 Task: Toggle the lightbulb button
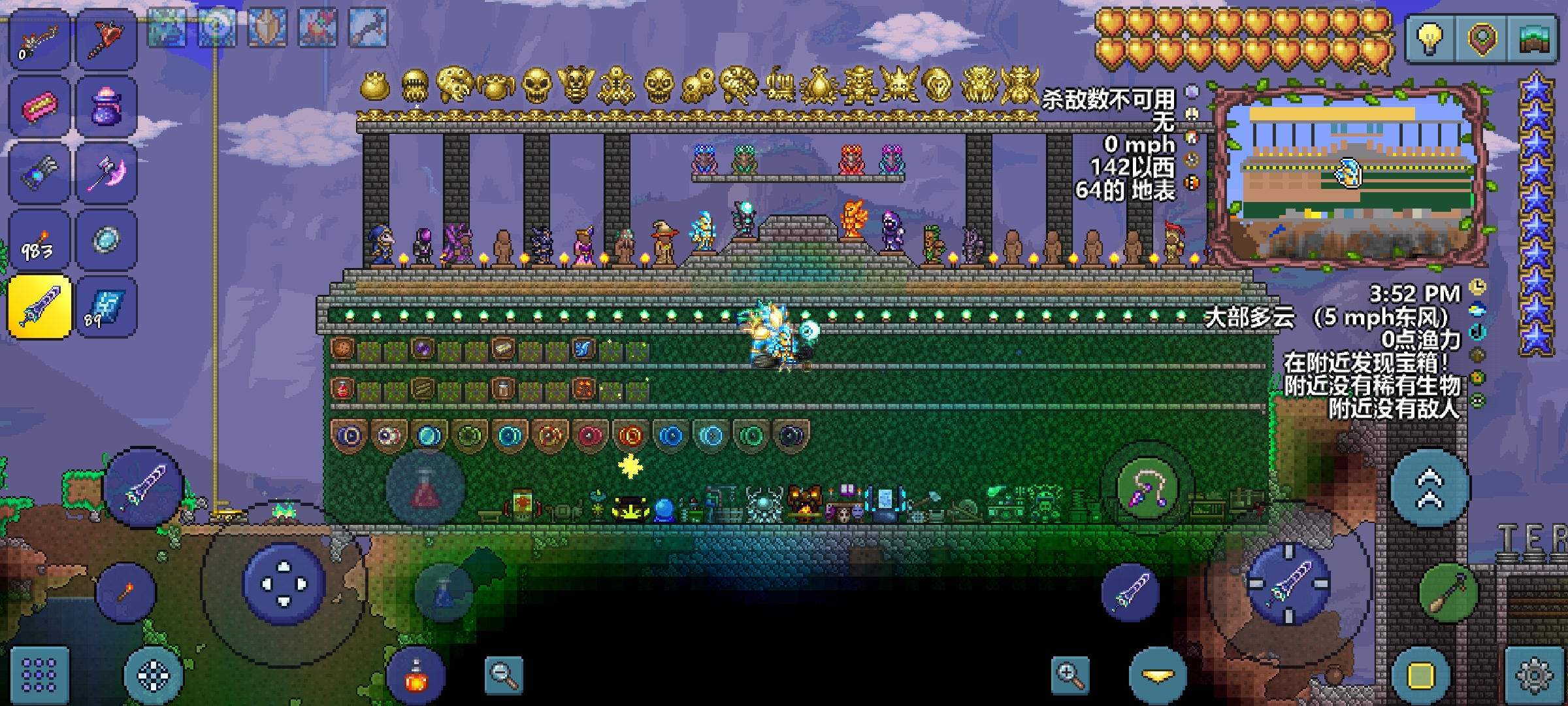tap(1431, 39)
